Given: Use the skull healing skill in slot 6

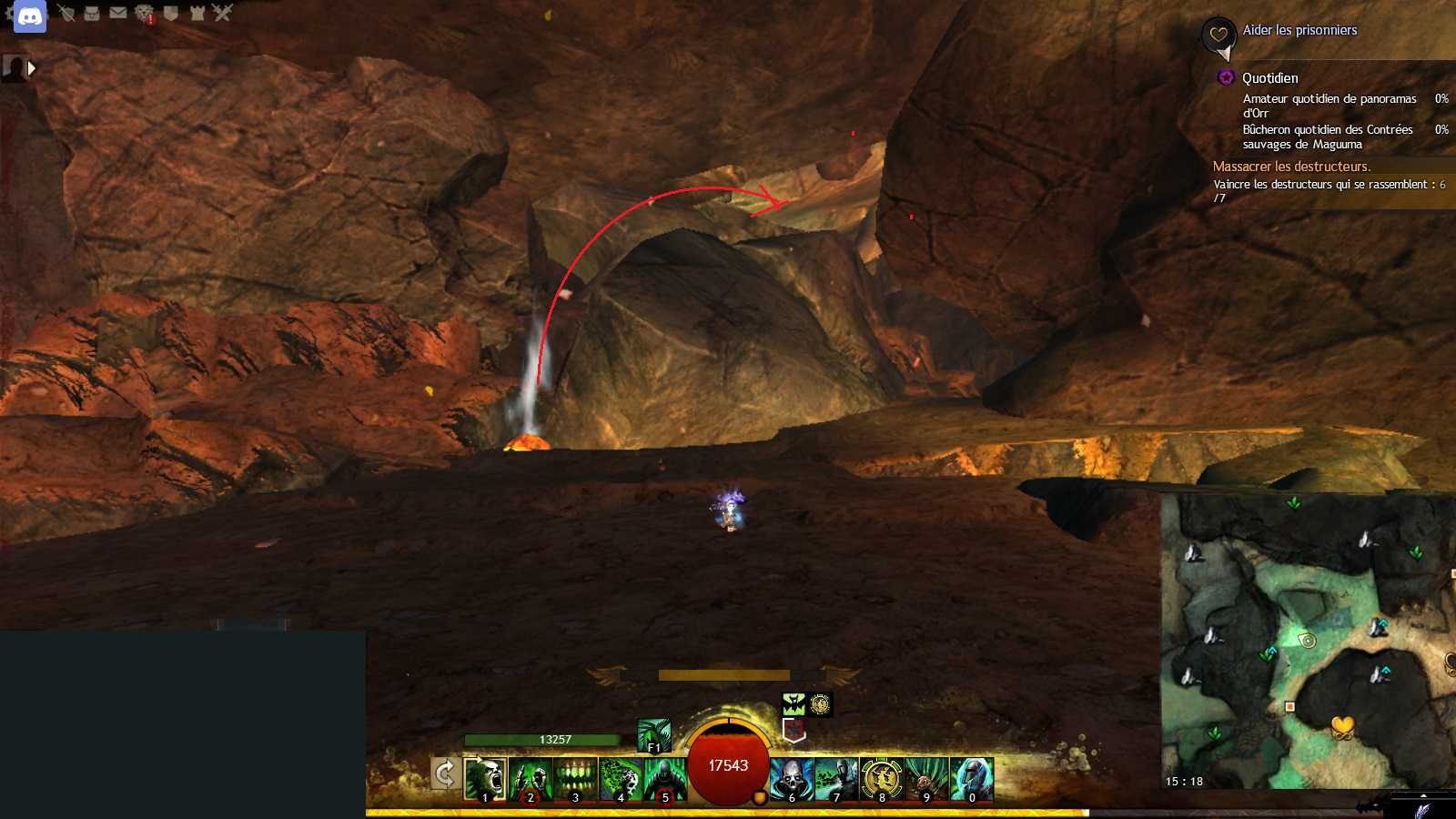Looking at the screenshot, I should point(792,780).
